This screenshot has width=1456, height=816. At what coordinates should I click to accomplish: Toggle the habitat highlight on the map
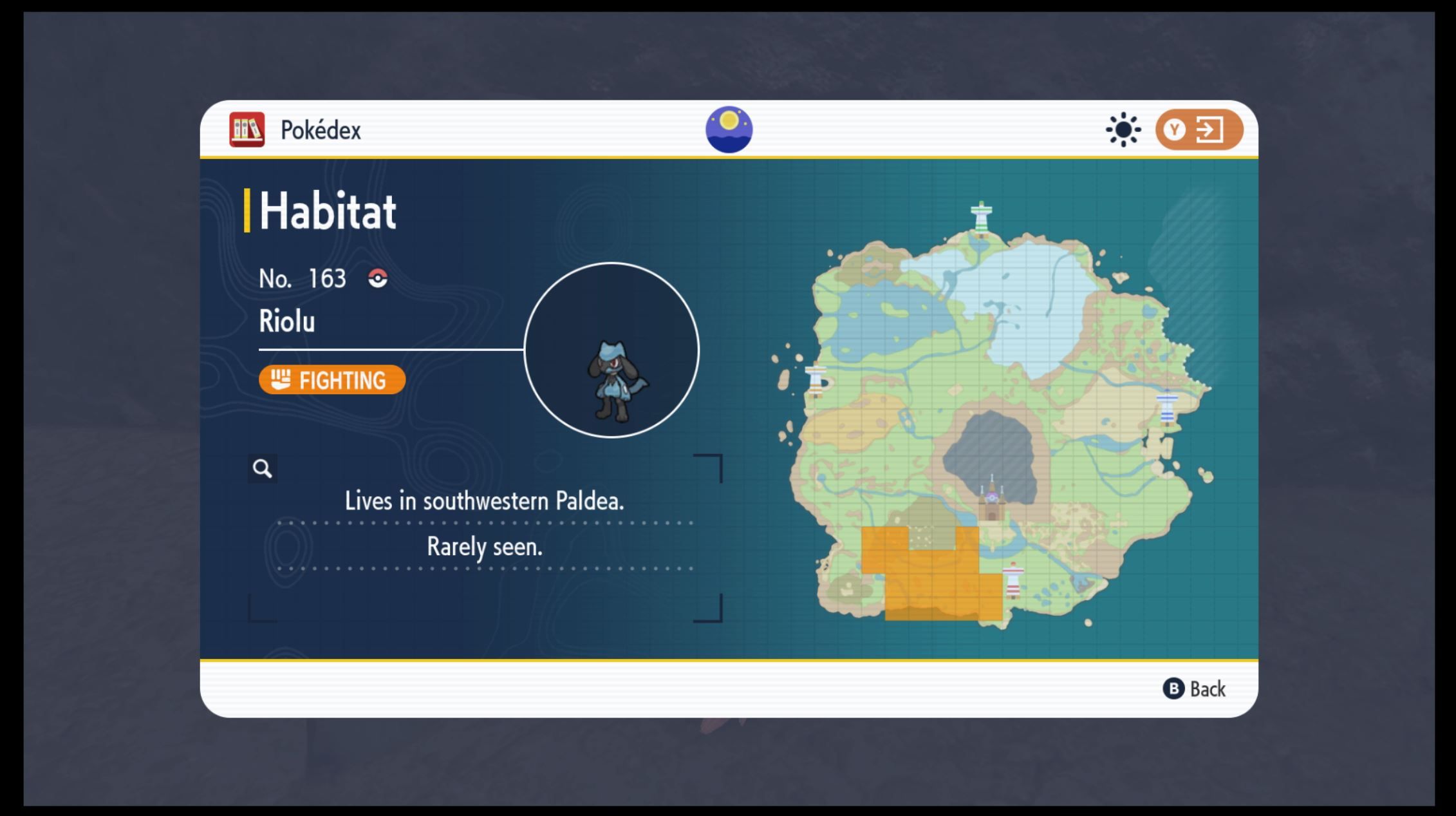[1123, 129]
